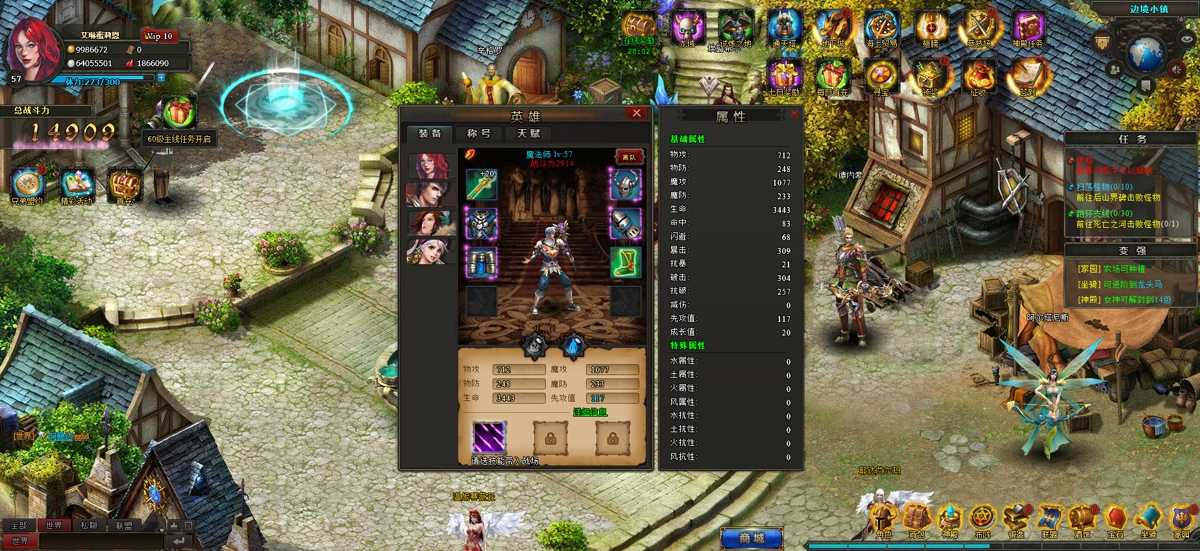Switch to the 天赋 talent tab
The image size is (1200, 551).
pos(528,134)
